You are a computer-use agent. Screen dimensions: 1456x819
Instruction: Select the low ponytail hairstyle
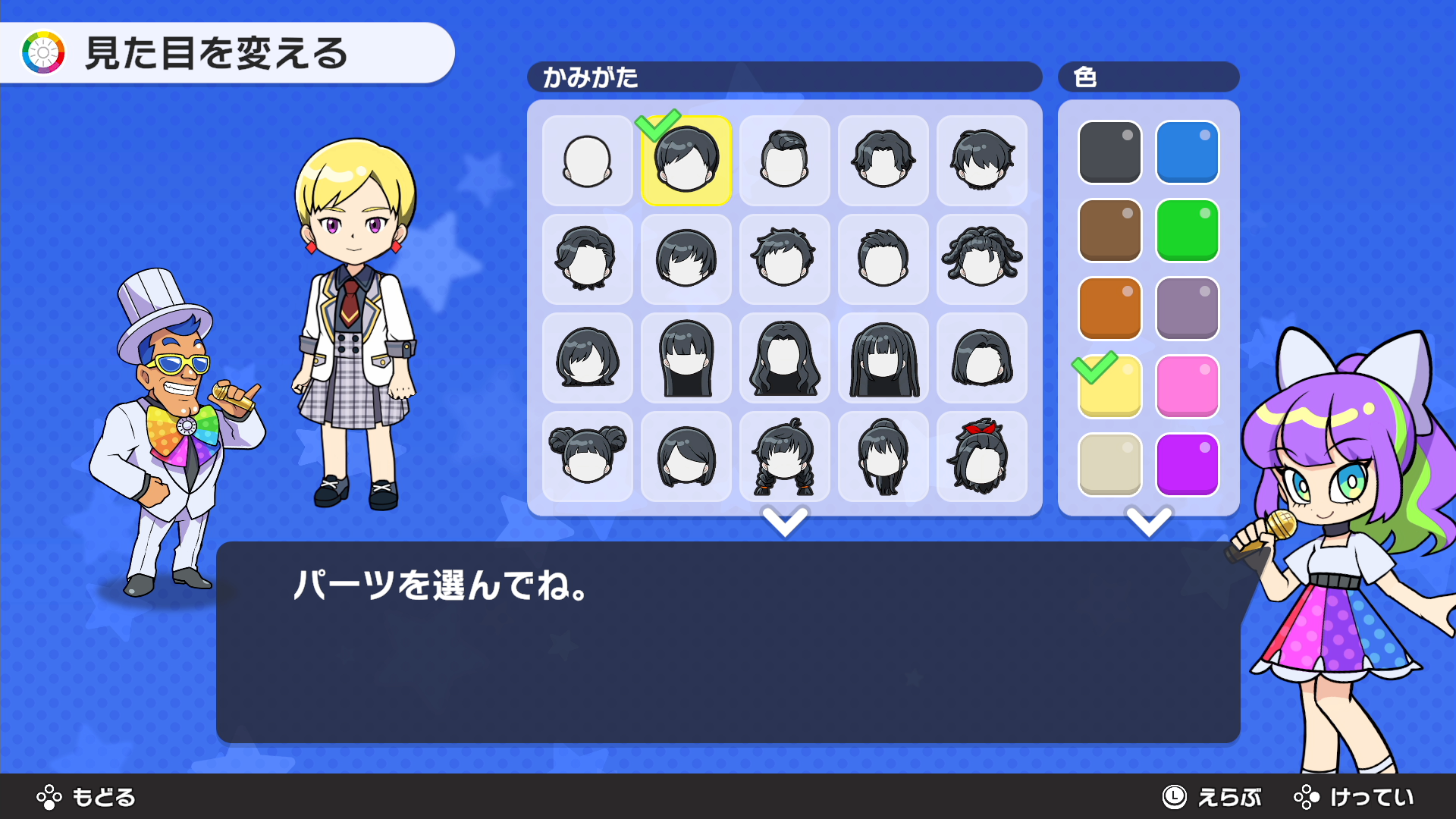coord(883,457)
